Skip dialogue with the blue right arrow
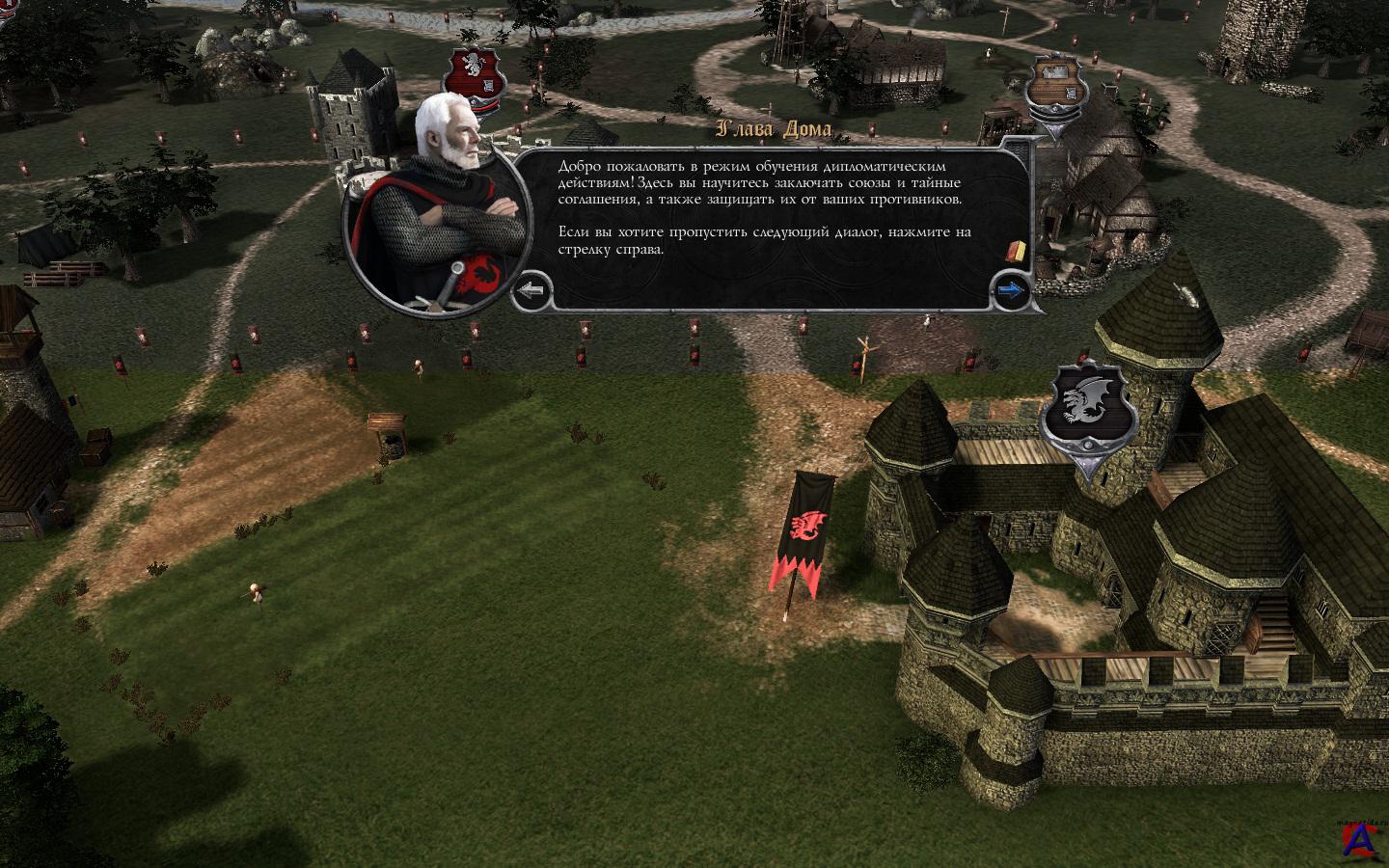This screenshot has width=1389, height=868. pos(1010,288)
